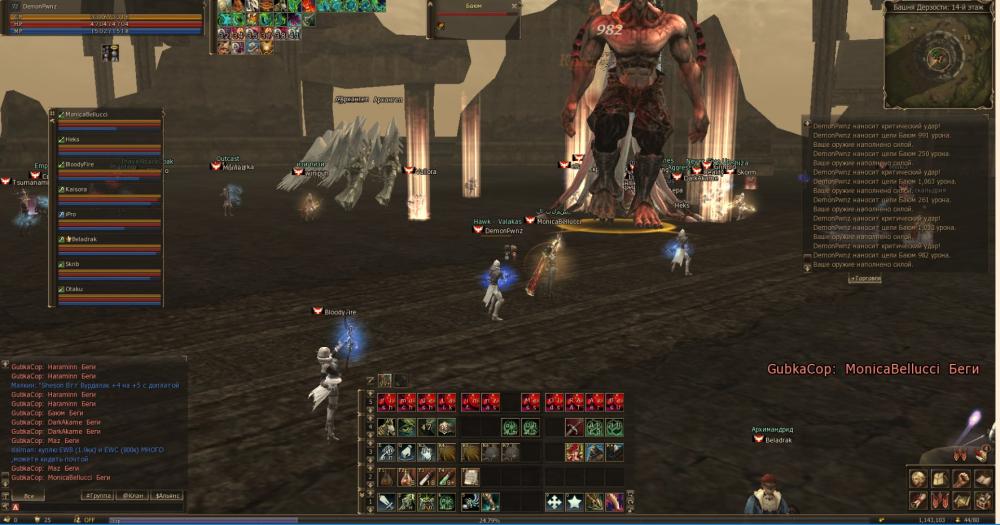Image resolution: width=1000 pixels, height=525 pixels.
Task: Choose Otaku from the party list
Action: coord(74,289)
